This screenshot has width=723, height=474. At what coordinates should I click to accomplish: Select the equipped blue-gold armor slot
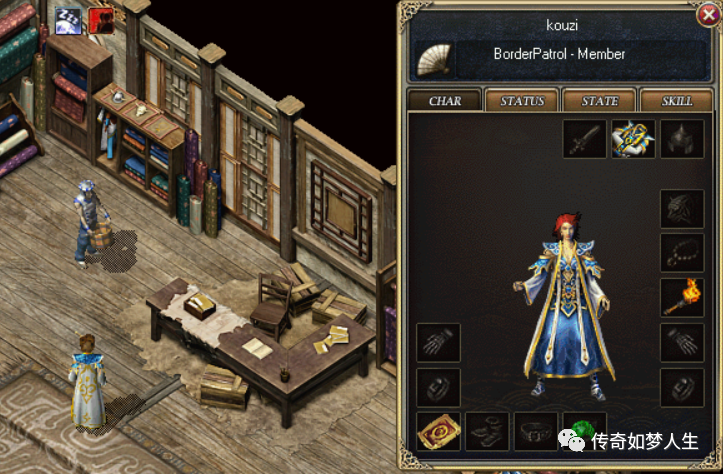633,140
